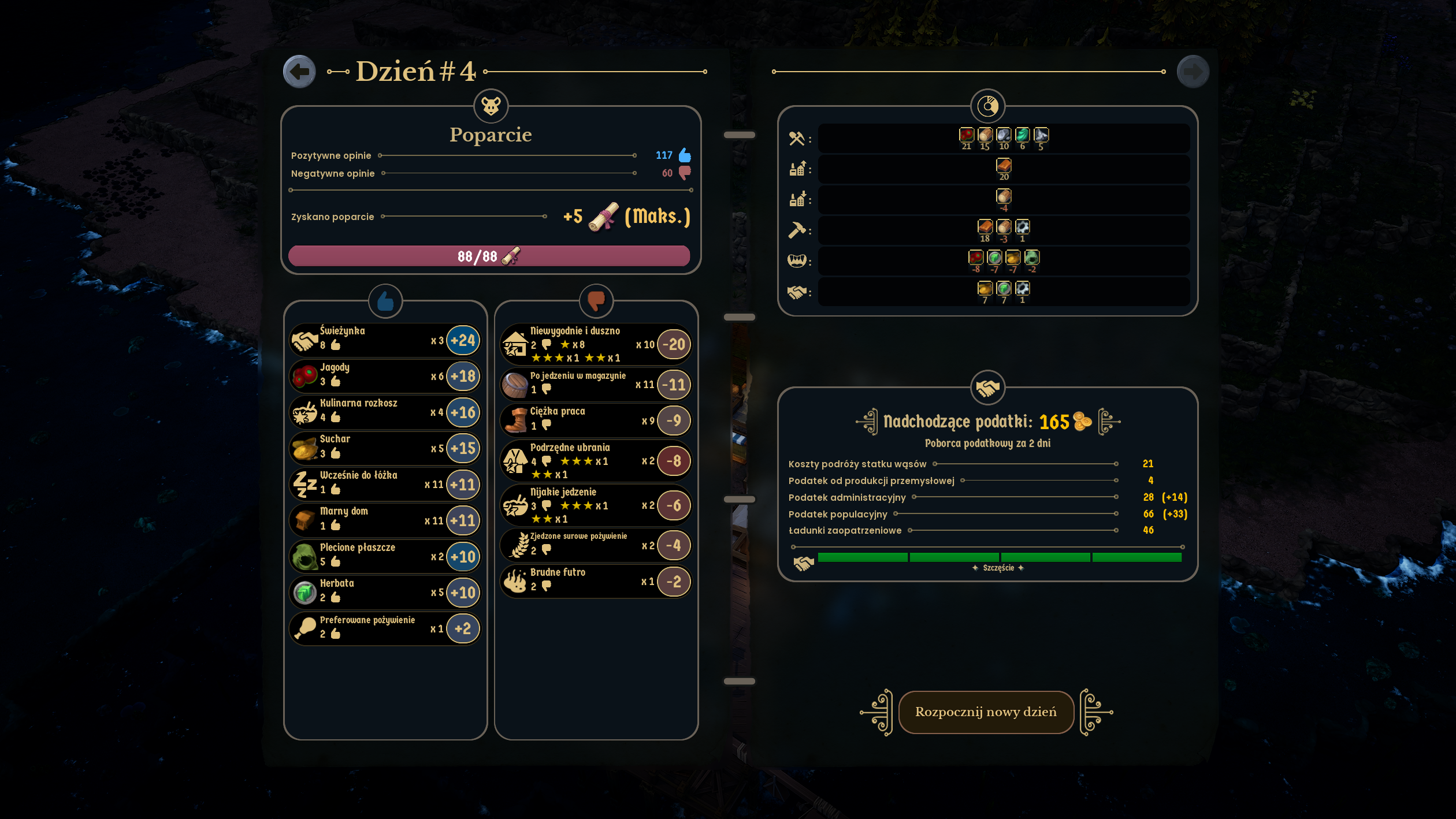The image size is (1456, 819).
Task: Click the mouse head Poparcie icon
Action: (491, 106)
